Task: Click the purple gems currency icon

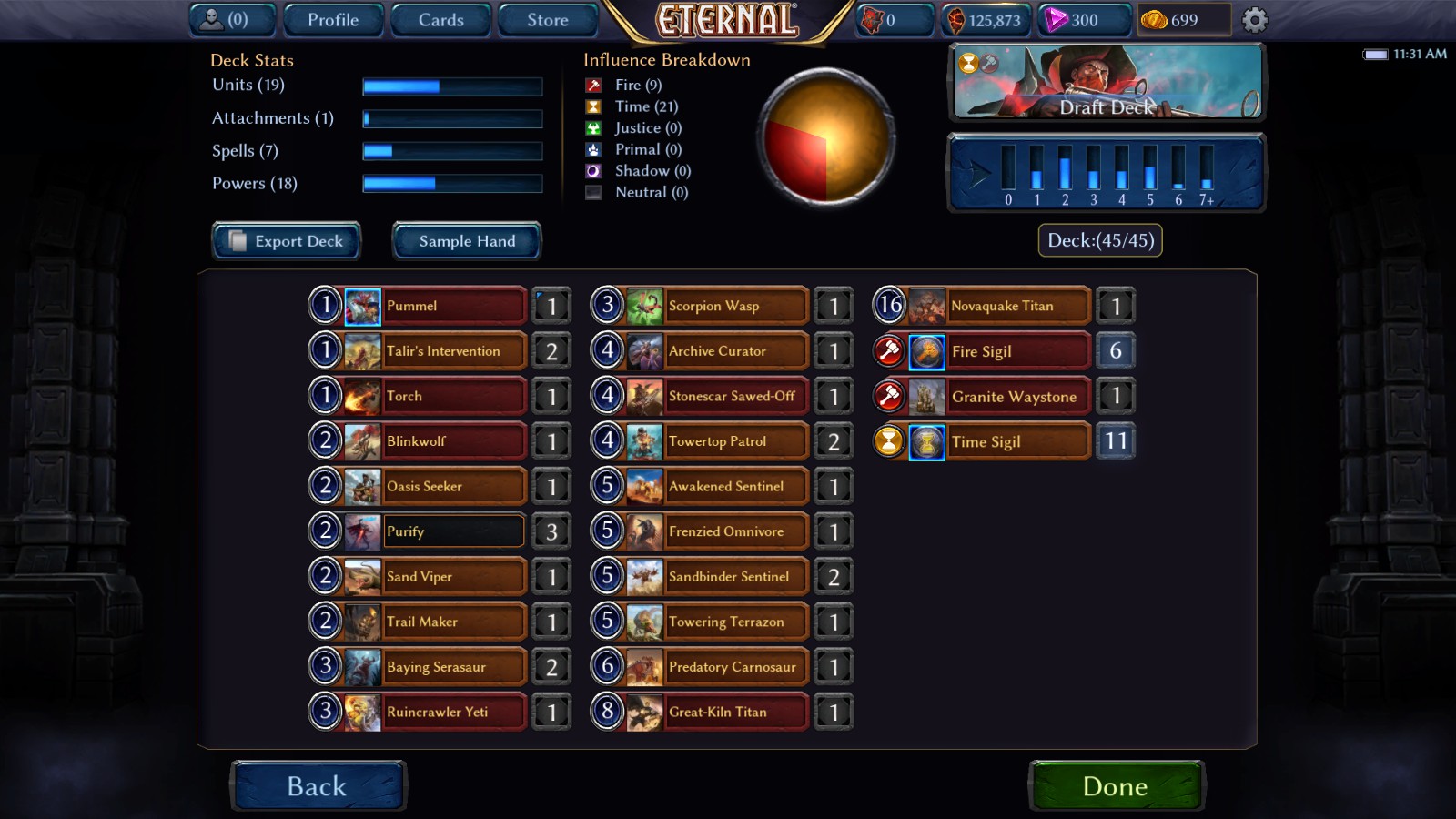Action: (1058, 19)
